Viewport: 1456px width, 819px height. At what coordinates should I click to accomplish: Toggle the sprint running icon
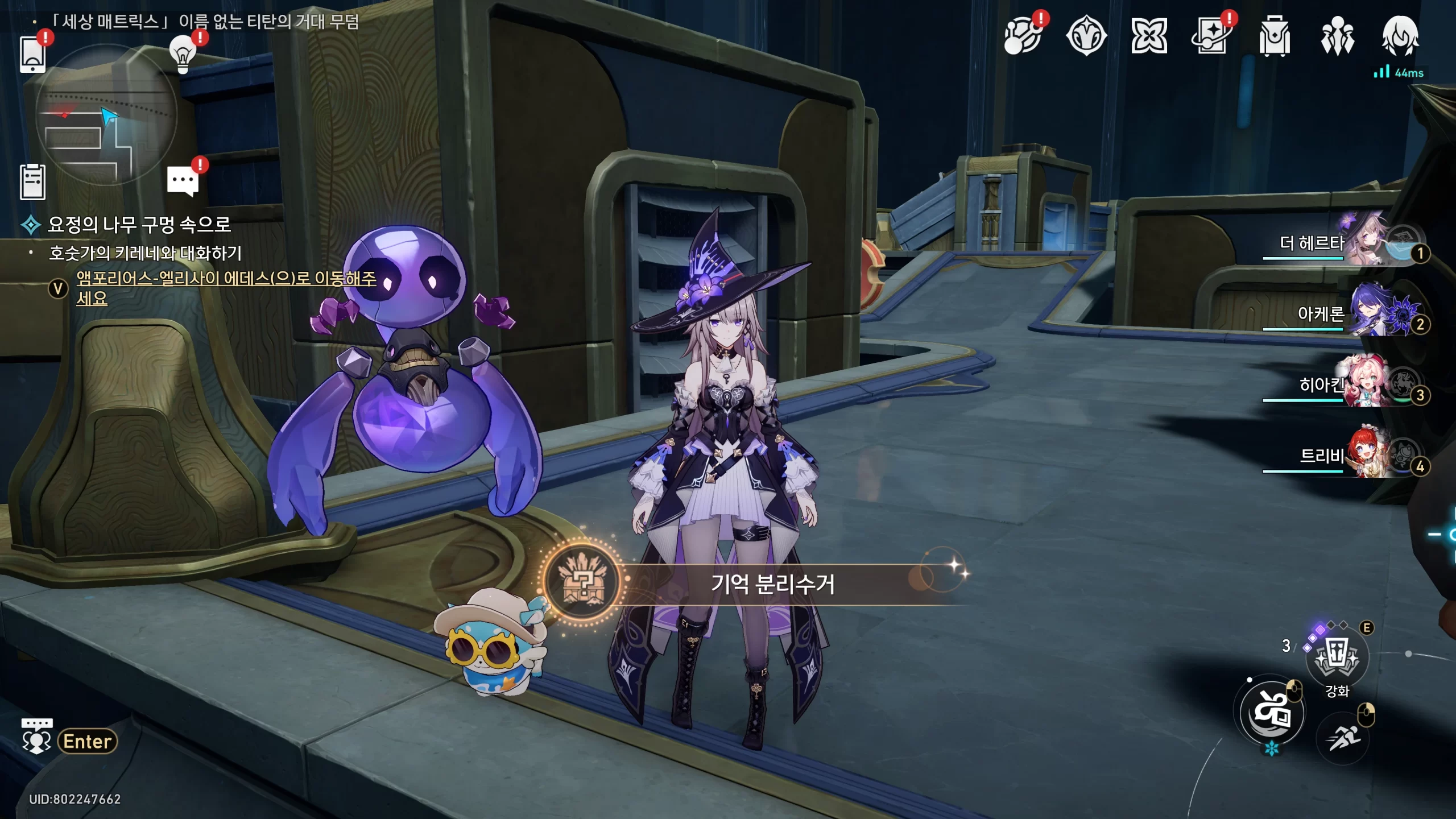[x=1343, y=738]
